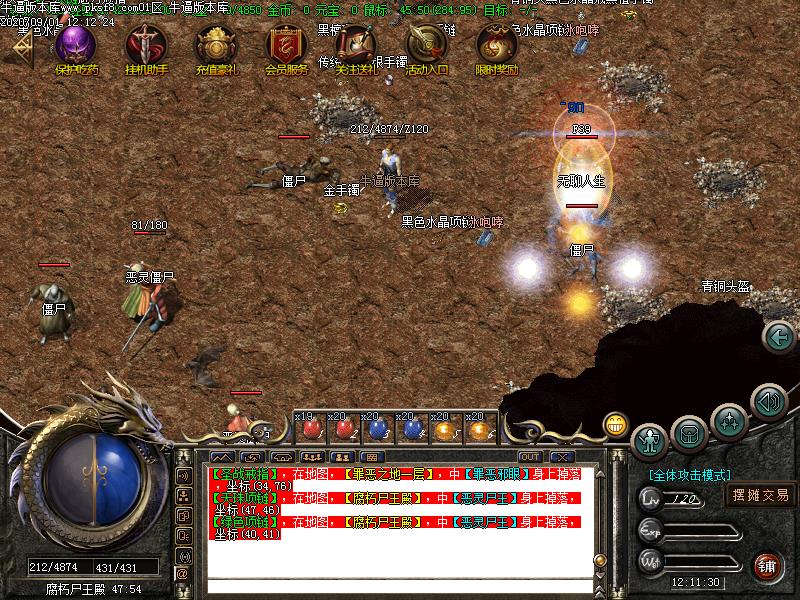Open the yellow smiley emoji button
800x600 pixels.
[x=616, y=424]
